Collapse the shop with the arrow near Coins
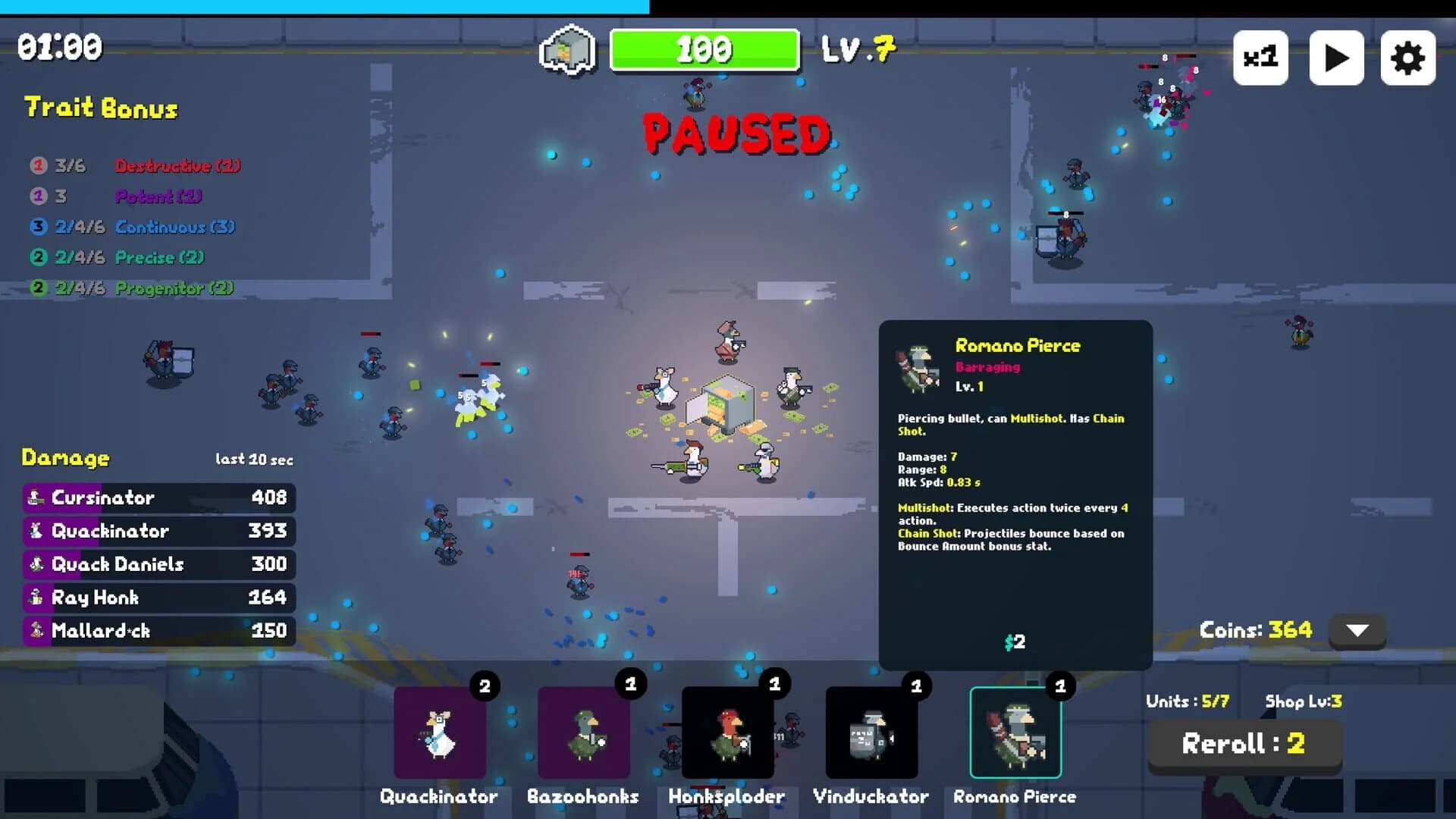The height and width of the screenshot is (819, 1456). pyautogui.click(x=1356, y=629)
